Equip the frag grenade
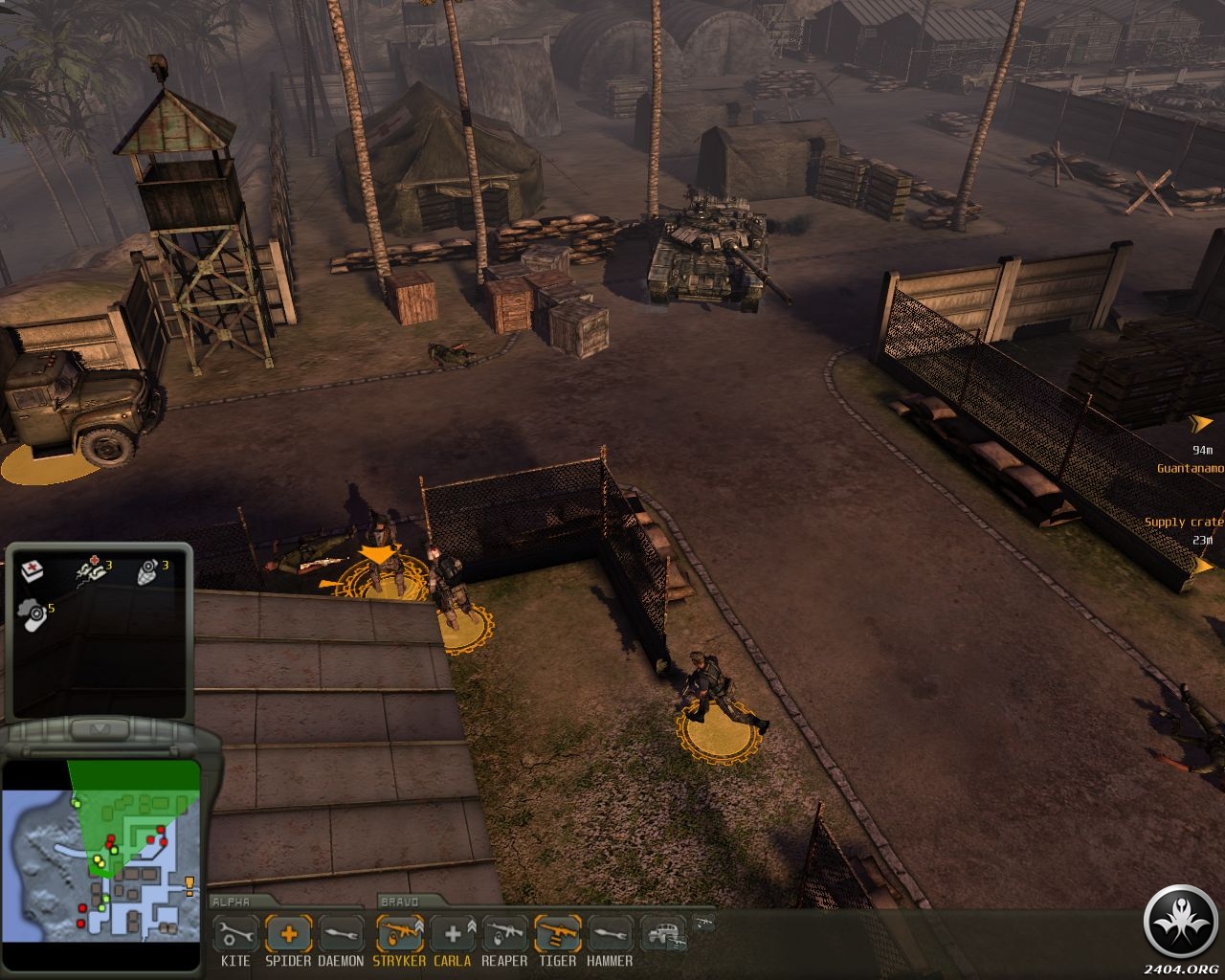The width and height of the screenshot is (1225, 980). point(147,571)
